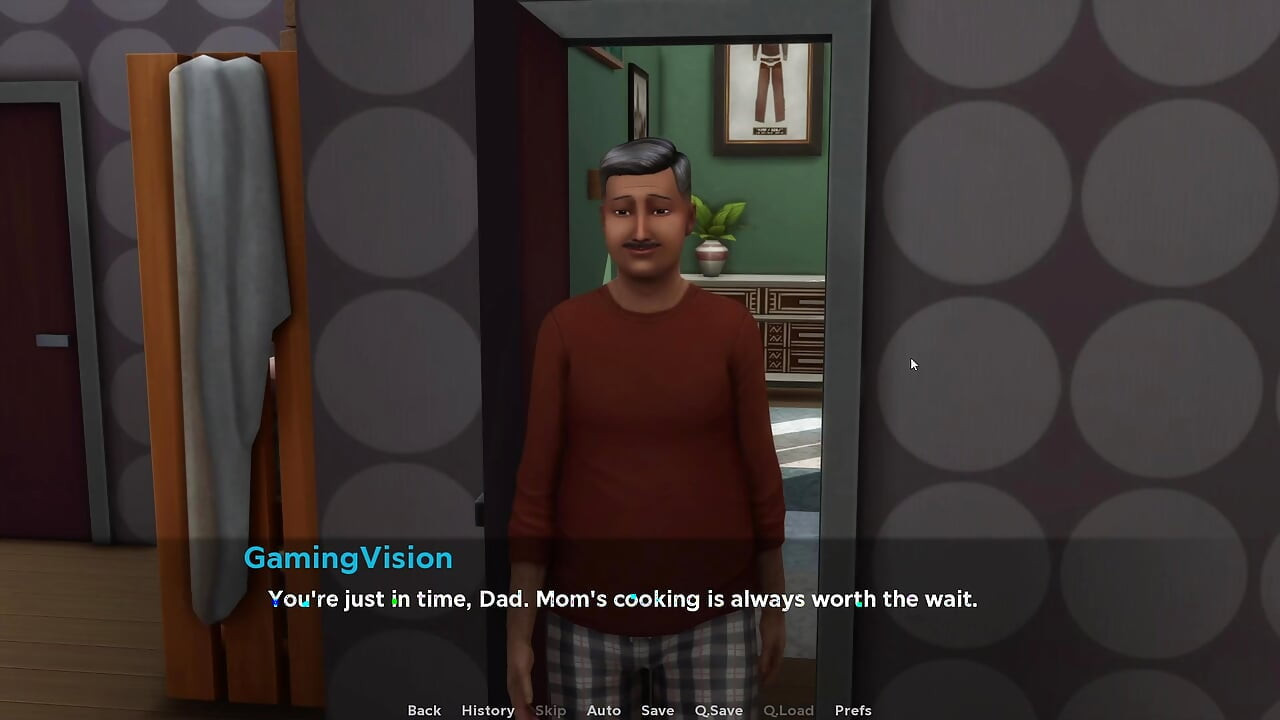Screen dimensions: 1280x720
Task: Activate Auto to play dialogue automatically
Action: (603, 710)
